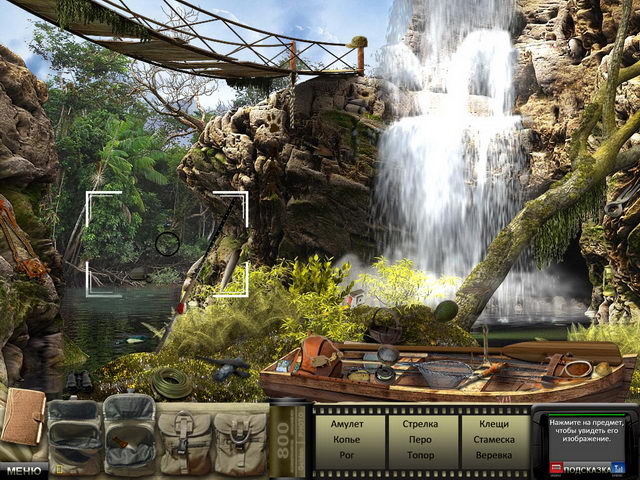Use the ПОДСКАЗКА hint button
The height and width of the screenshot is (480, 640).
click(x=589, y=467)
